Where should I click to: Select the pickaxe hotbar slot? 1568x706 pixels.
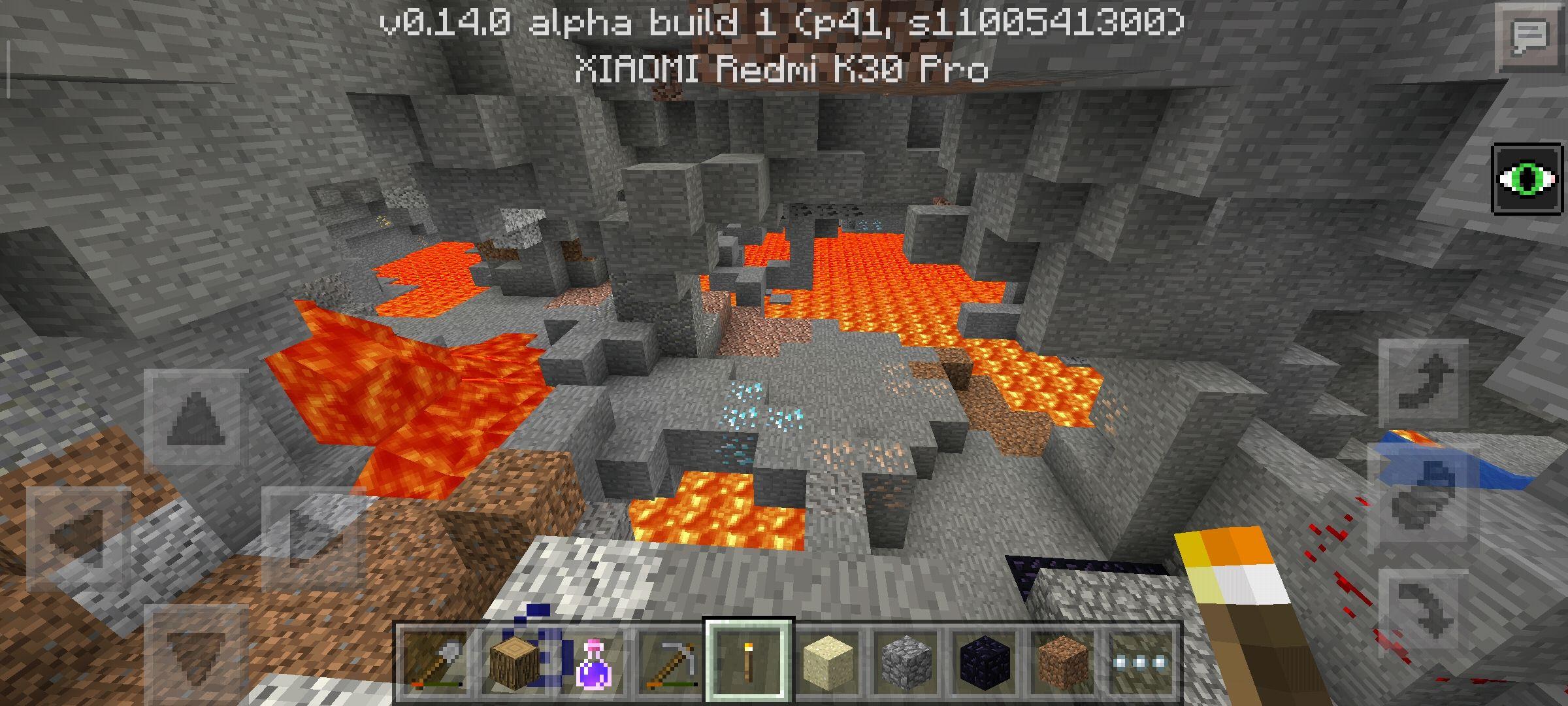(x=671, y=662)
